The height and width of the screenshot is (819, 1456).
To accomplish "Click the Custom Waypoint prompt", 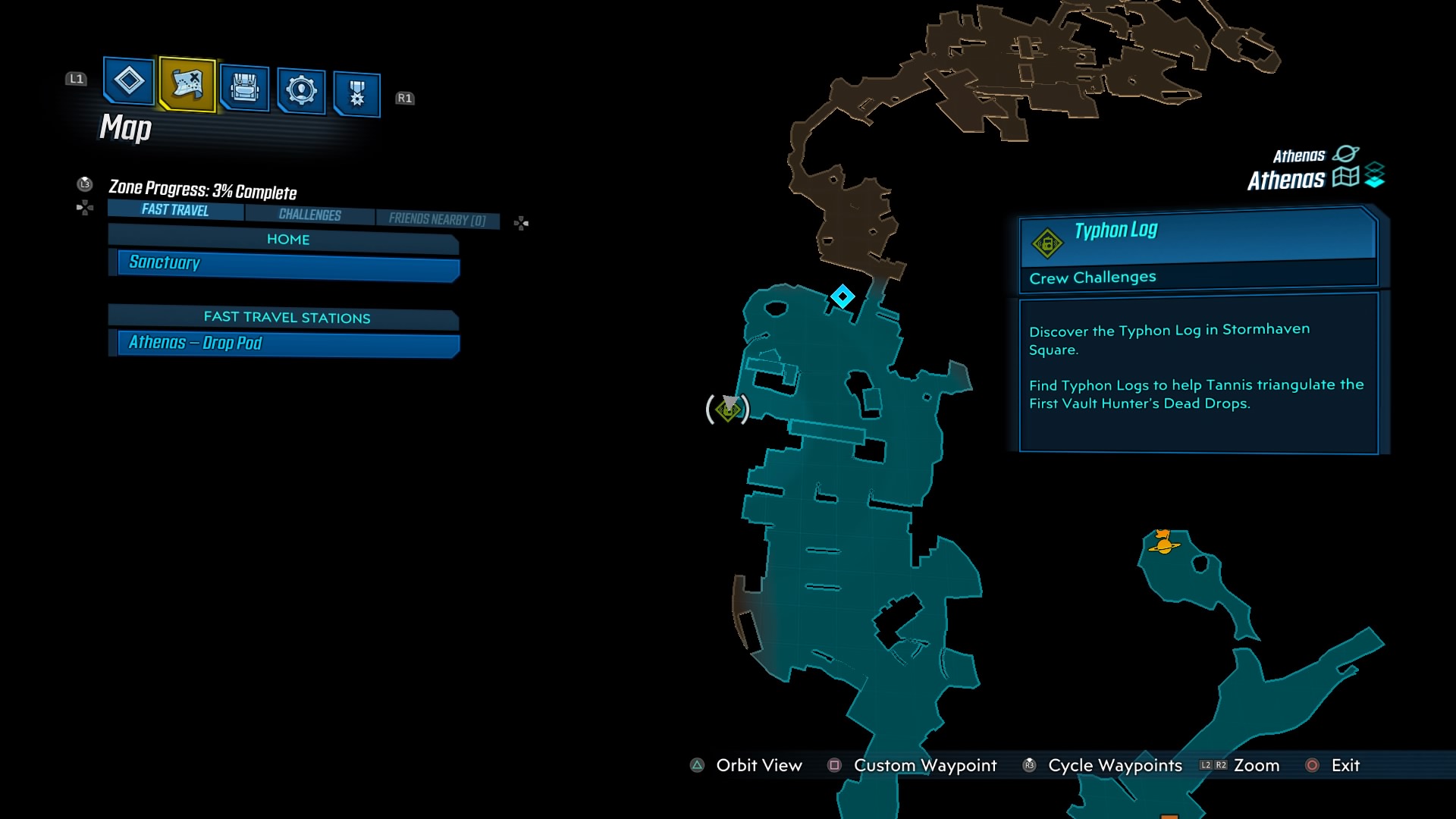I will click(x=924, y=766).
